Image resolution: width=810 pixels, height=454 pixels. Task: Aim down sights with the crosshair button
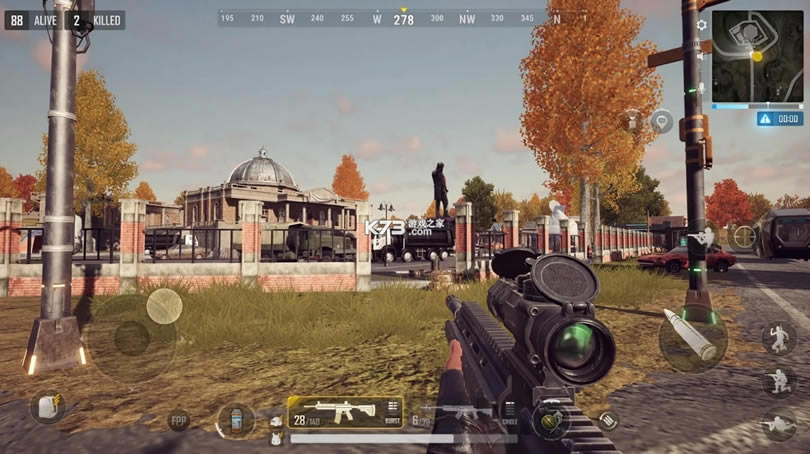point(744,237)
